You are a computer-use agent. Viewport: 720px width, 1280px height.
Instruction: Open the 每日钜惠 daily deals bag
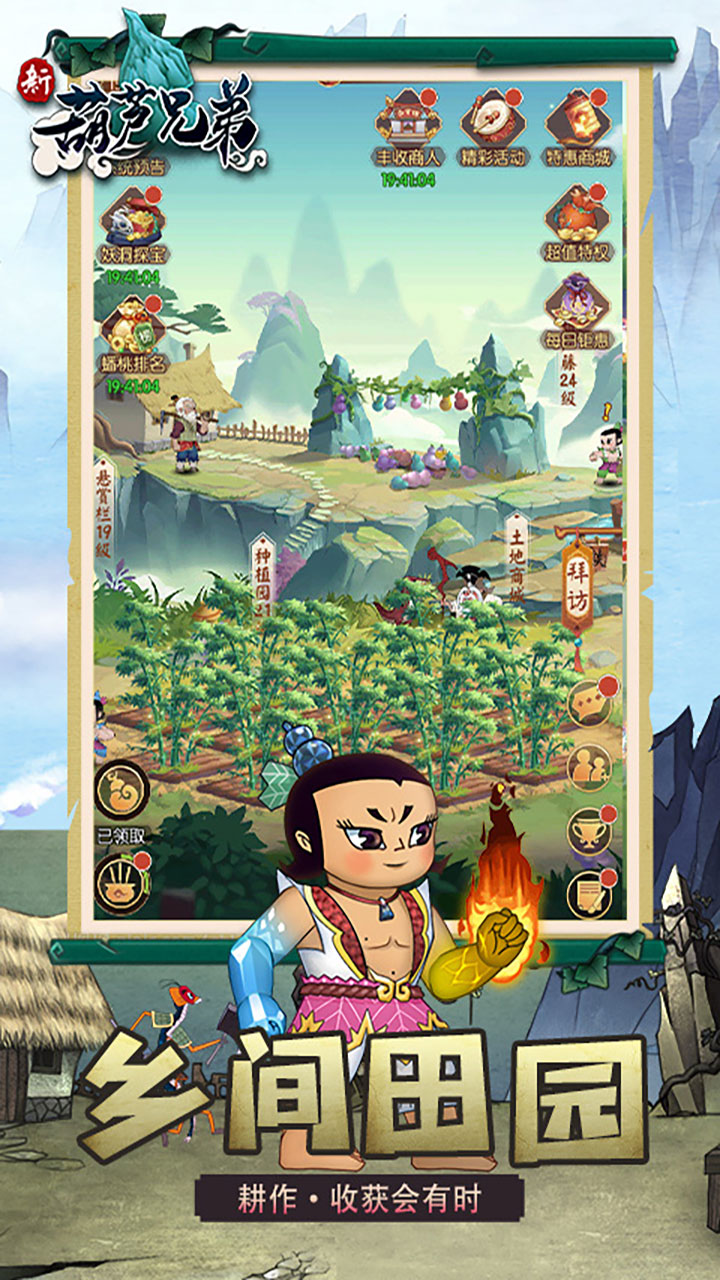(x=578, y=310)
